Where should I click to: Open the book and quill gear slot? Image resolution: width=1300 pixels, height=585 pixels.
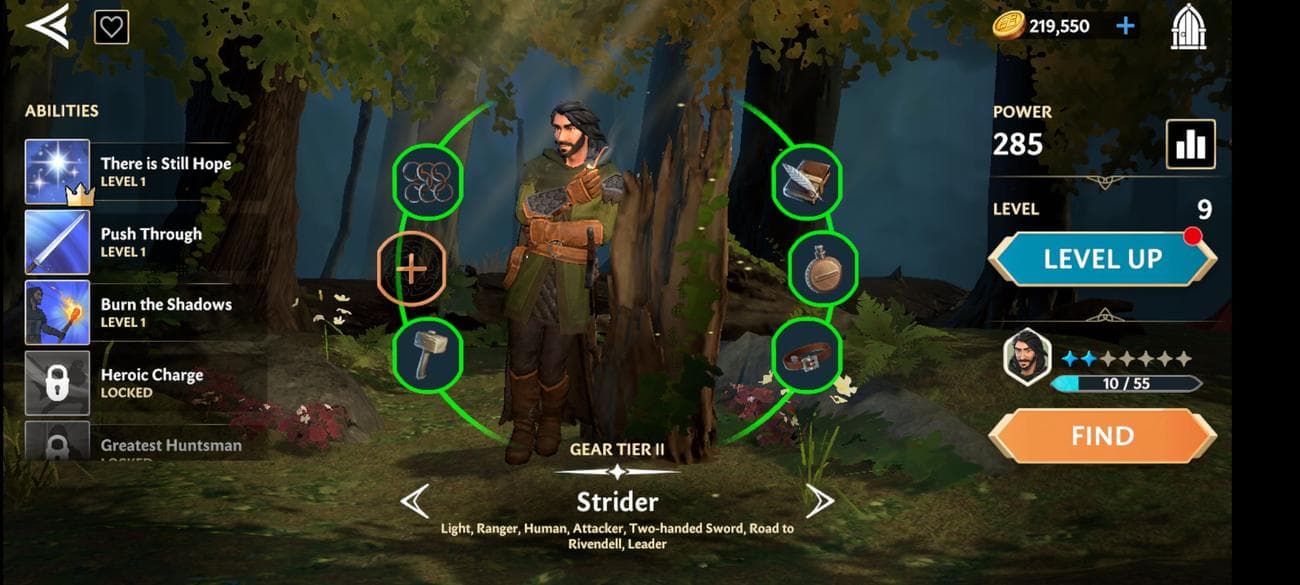click(x=806, y=181)
